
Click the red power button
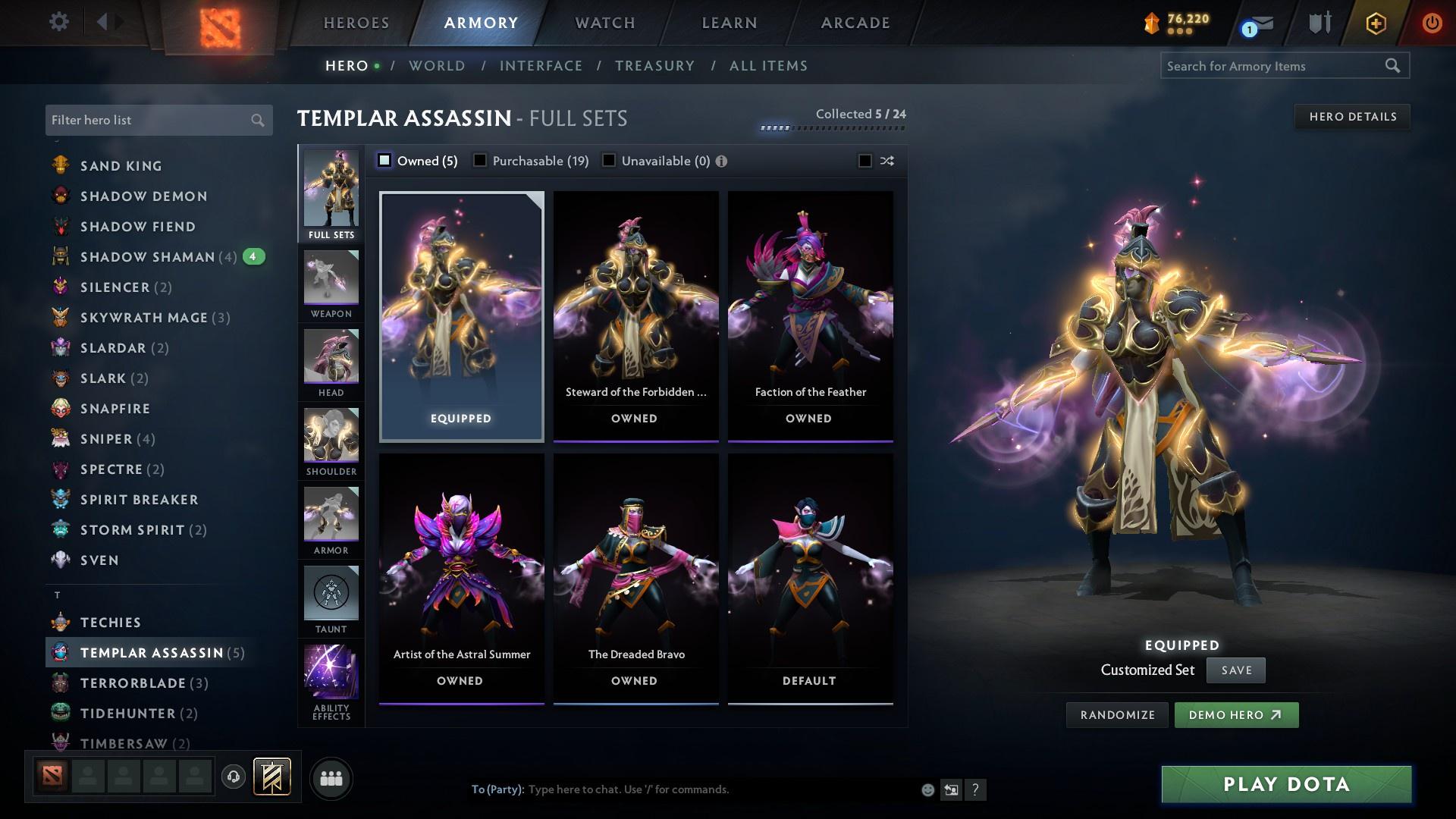pos(1432,23)
